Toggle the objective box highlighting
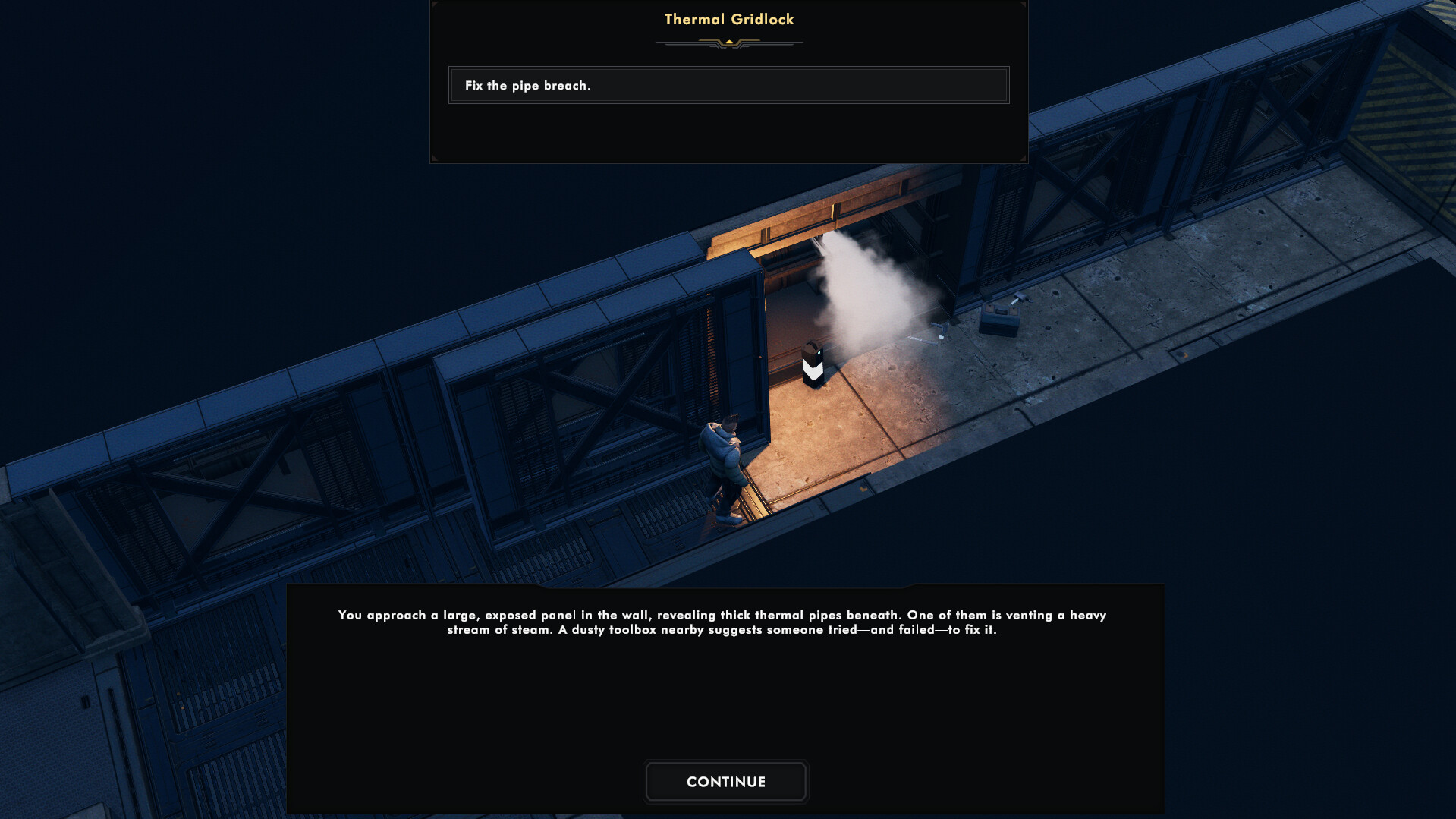Screen dimensions: 1456x819 pos(728,85)
